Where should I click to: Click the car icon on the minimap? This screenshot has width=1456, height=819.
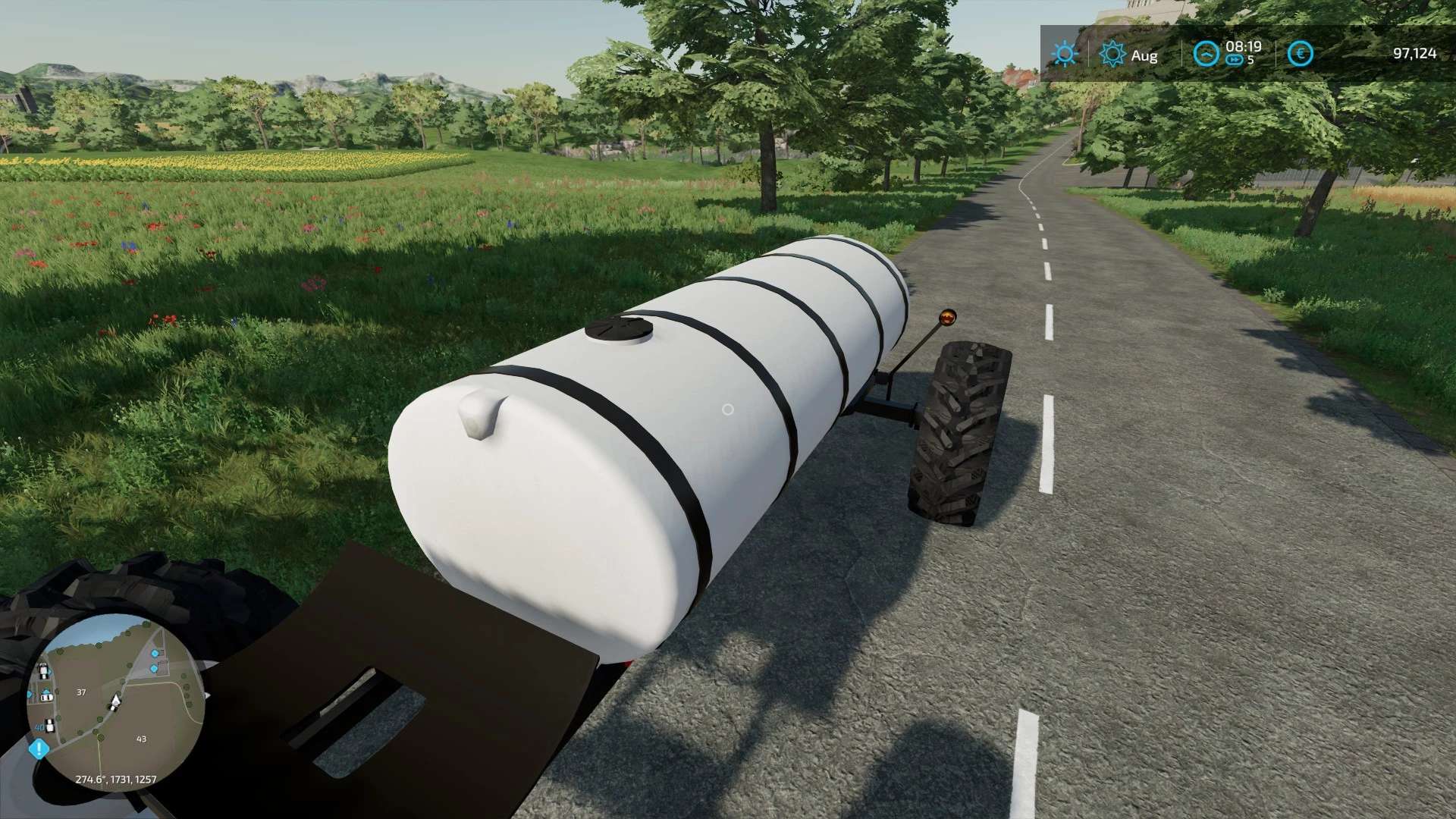tap(46, 698)
